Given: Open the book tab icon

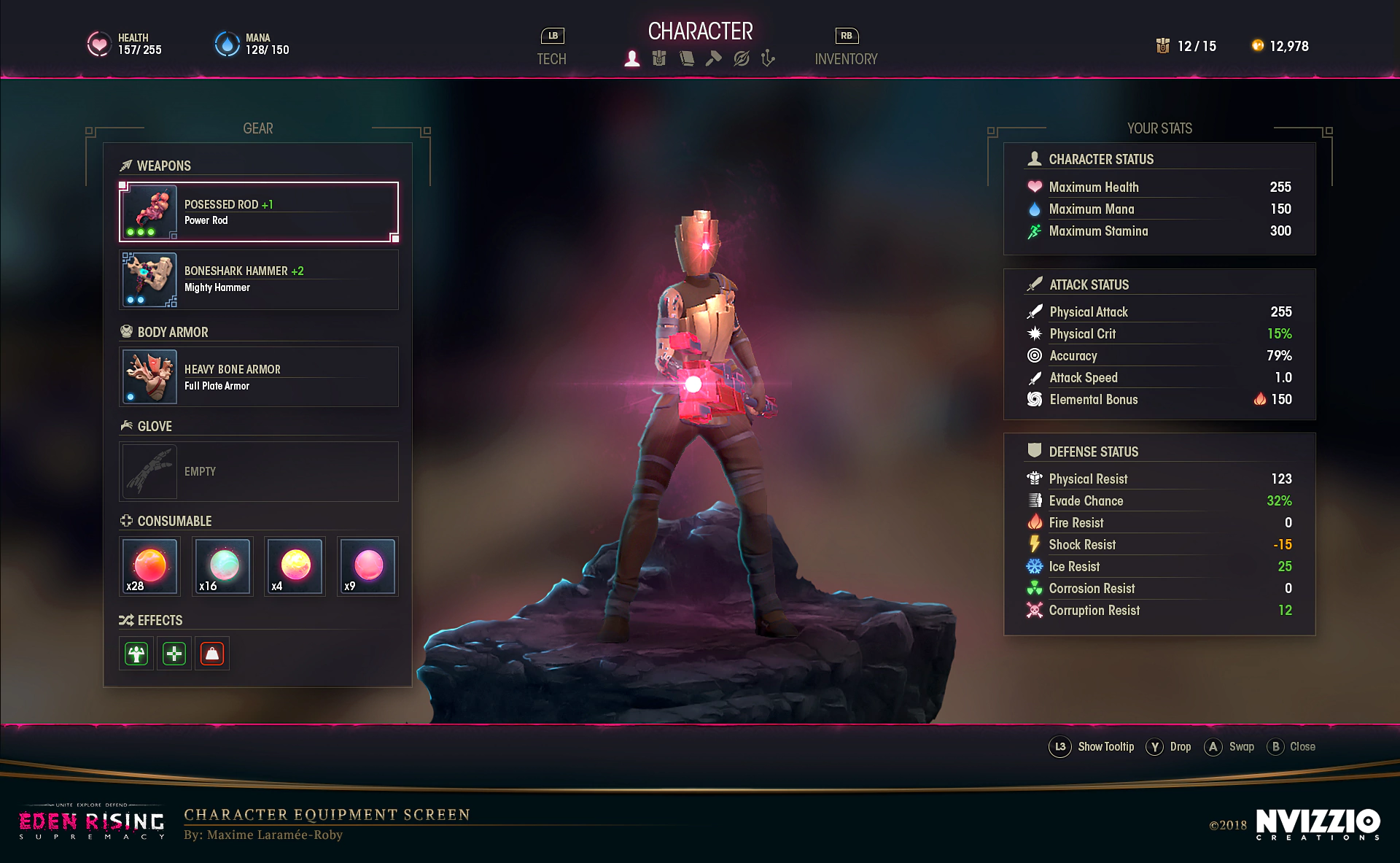Looking at the screenshot, I should (686, 58).
